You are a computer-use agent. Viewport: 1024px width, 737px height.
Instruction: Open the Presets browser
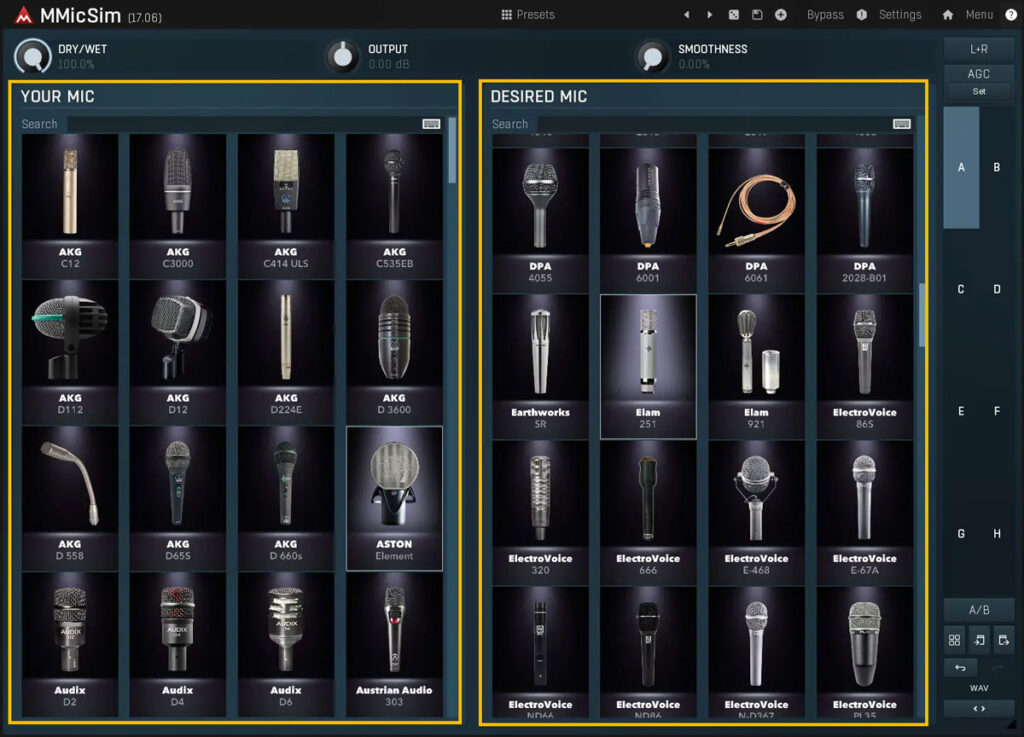coord(528,15)
